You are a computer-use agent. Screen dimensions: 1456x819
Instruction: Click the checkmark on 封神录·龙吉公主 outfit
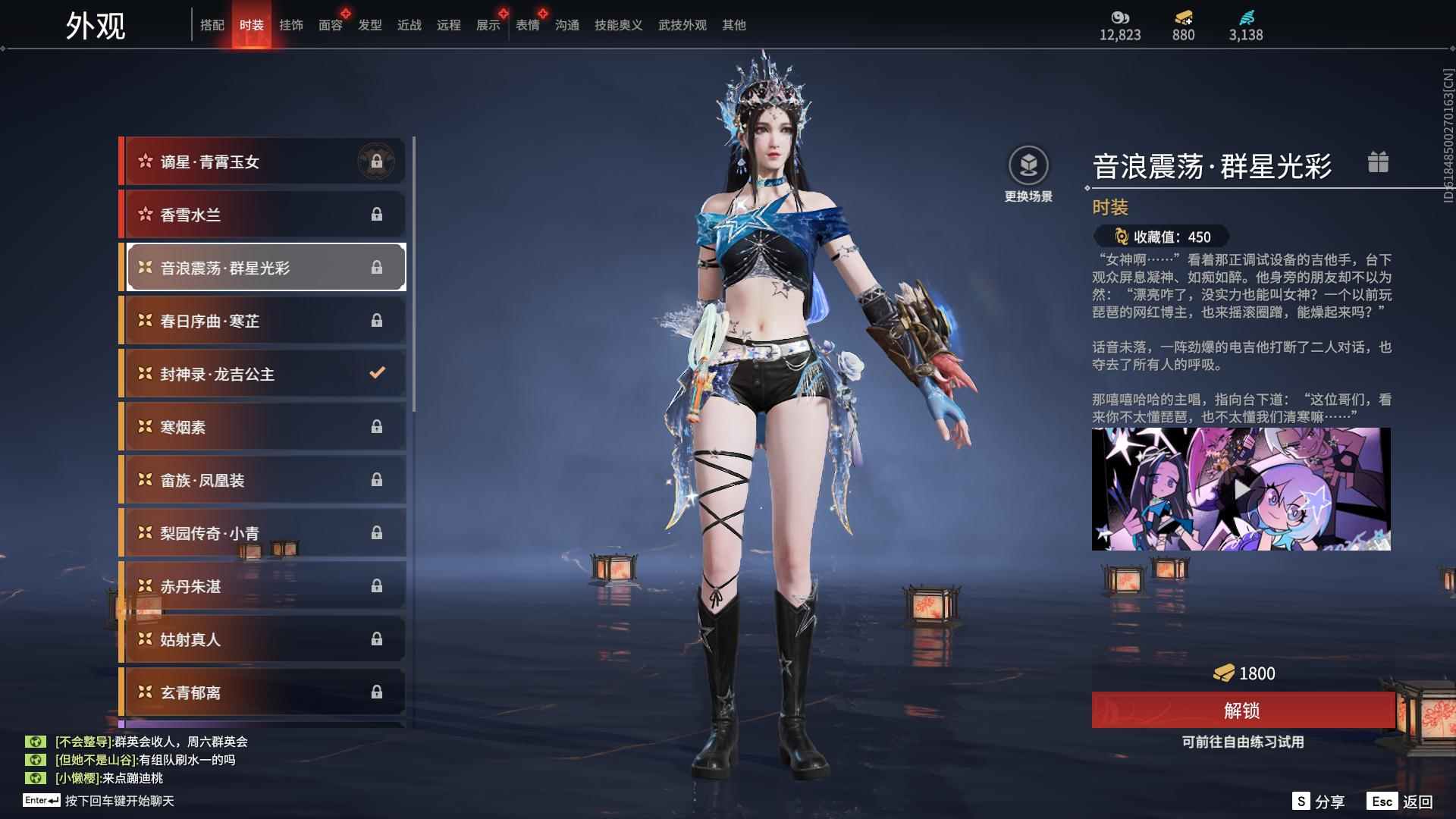[376, 372]
